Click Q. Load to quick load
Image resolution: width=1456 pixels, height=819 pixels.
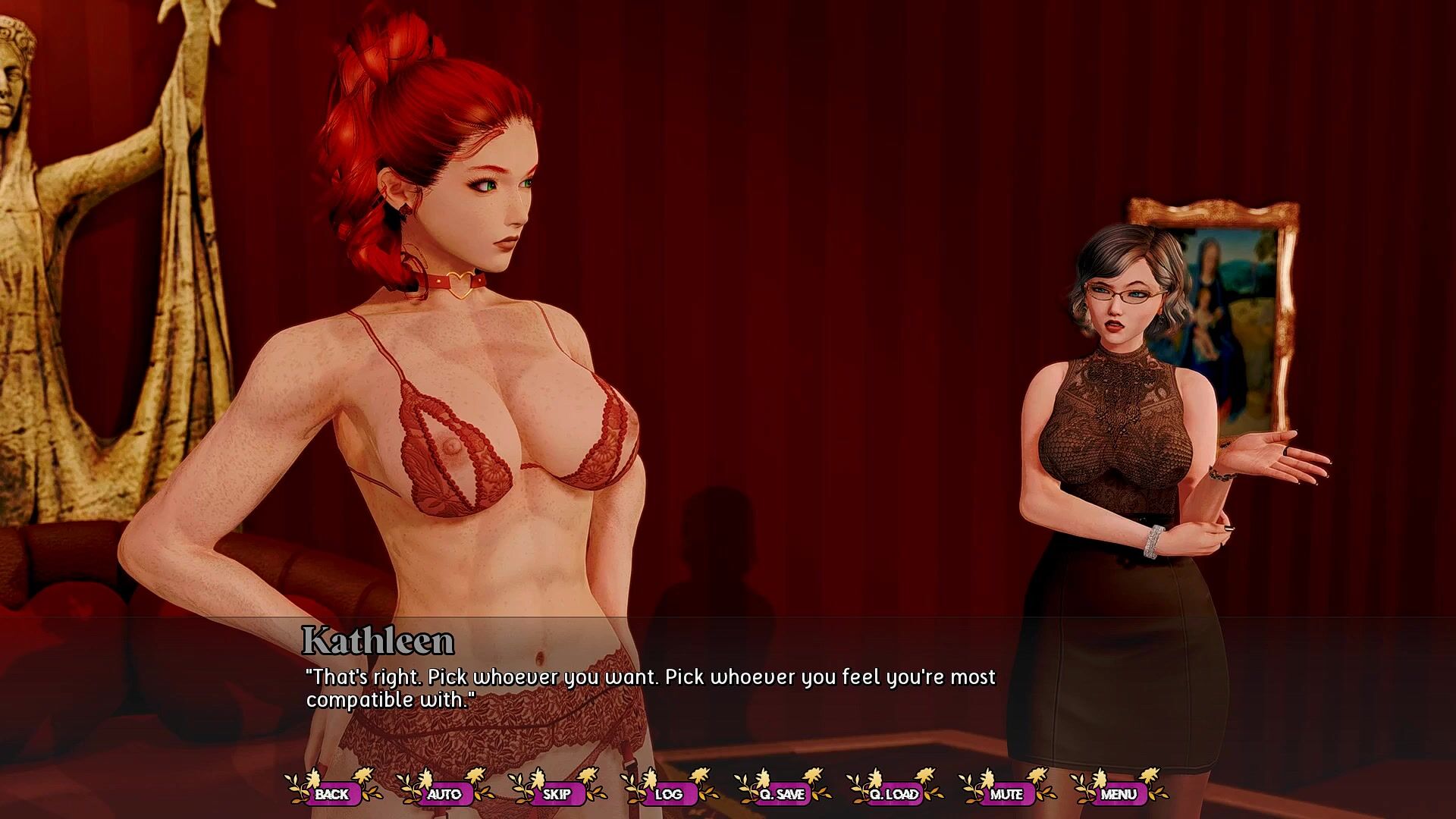point(894,794)
